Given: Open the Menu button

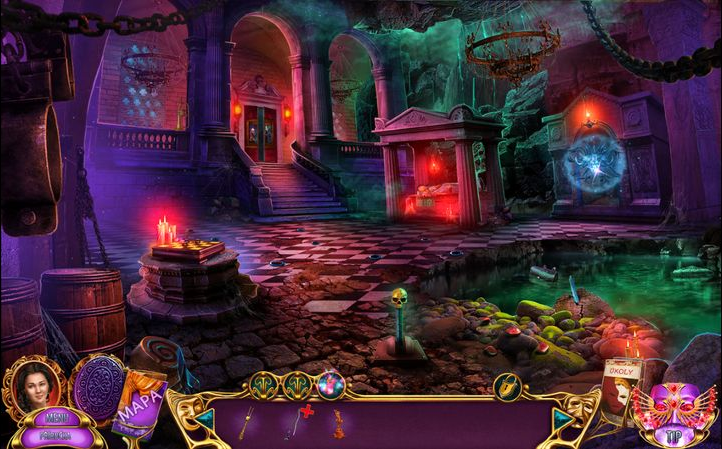Looking at the screenshot, I should (56, 418).
